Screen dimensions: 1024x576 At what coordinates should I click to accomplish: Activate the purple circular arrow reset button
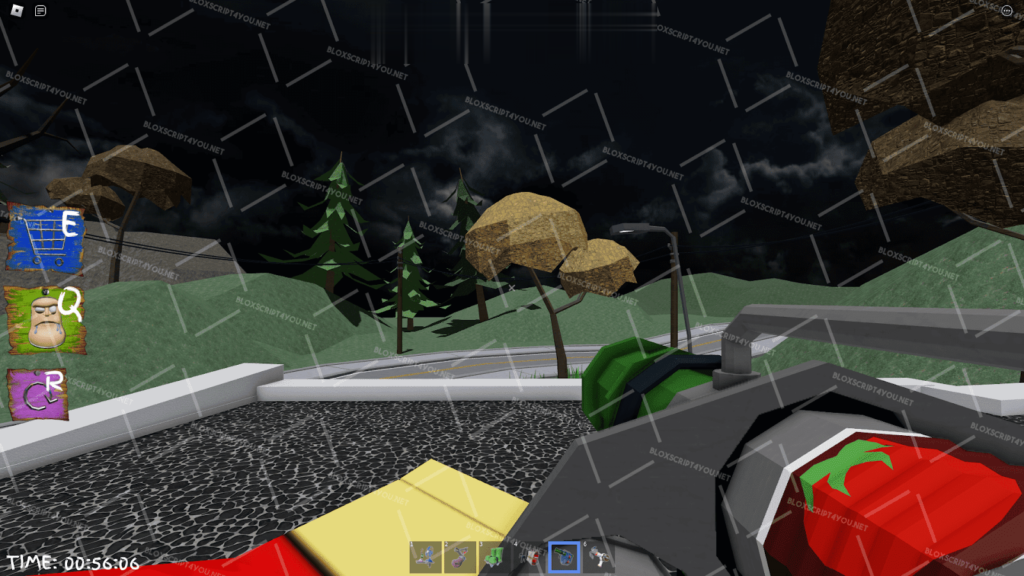click(40, 394)
